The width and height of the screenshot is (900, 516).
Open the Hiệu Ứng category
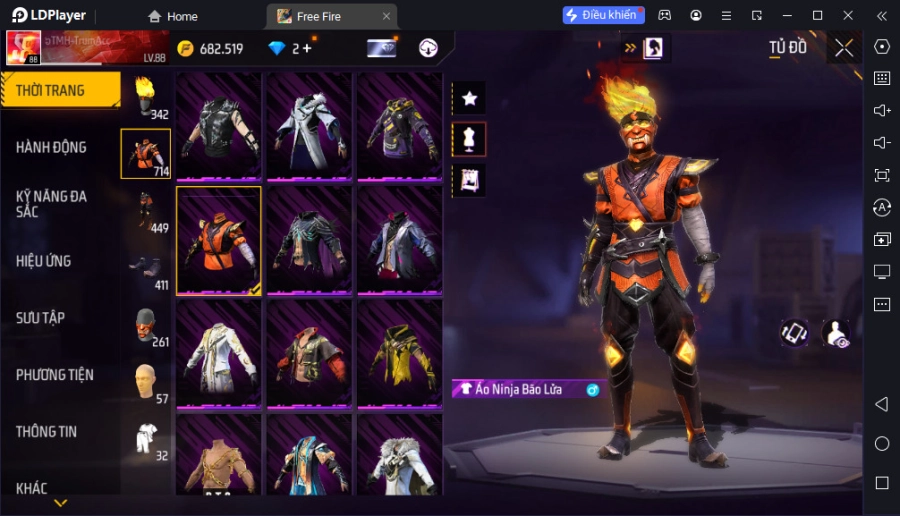[44, 261]
